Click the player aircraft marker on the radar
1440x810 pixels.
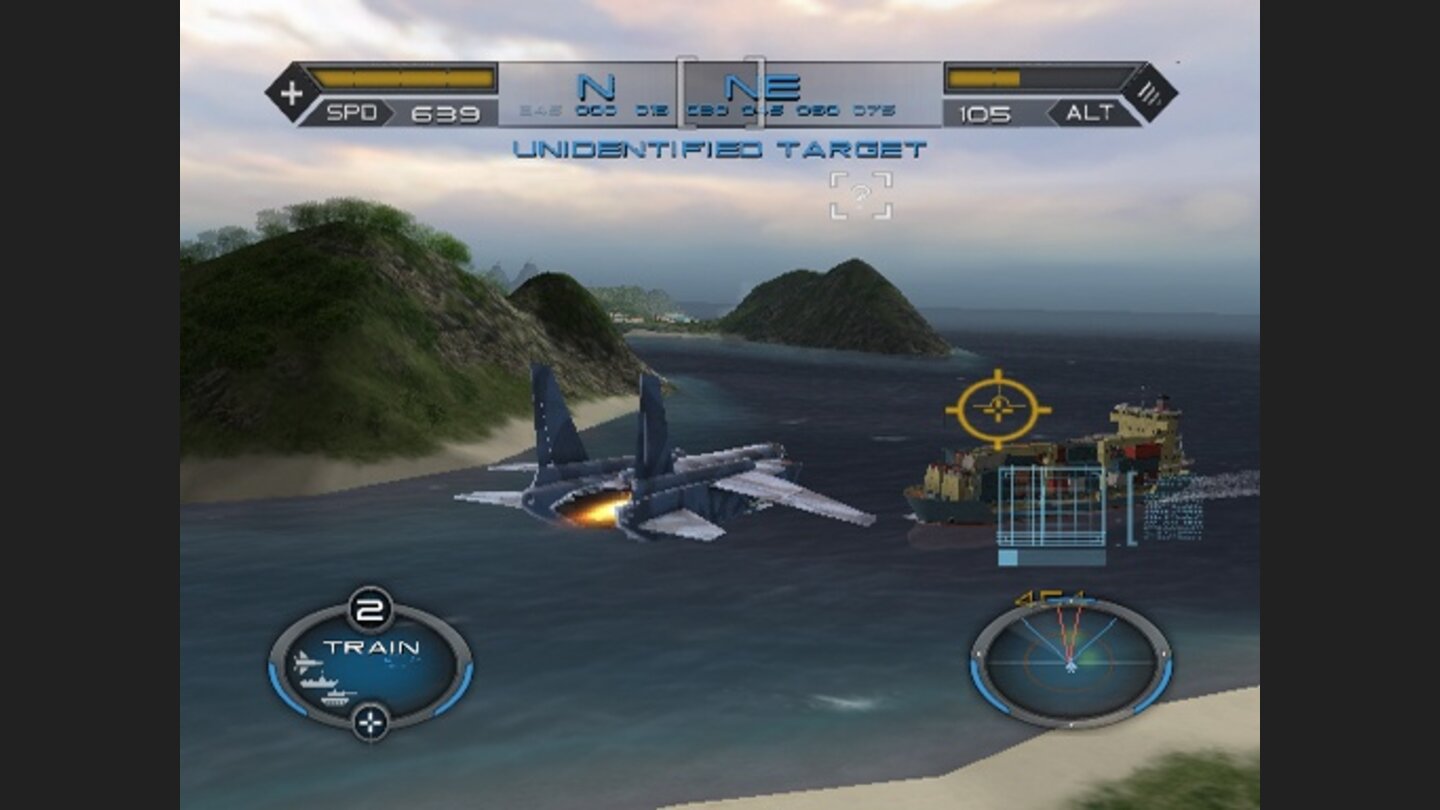pyautogui.click(x=1072, y=667)
